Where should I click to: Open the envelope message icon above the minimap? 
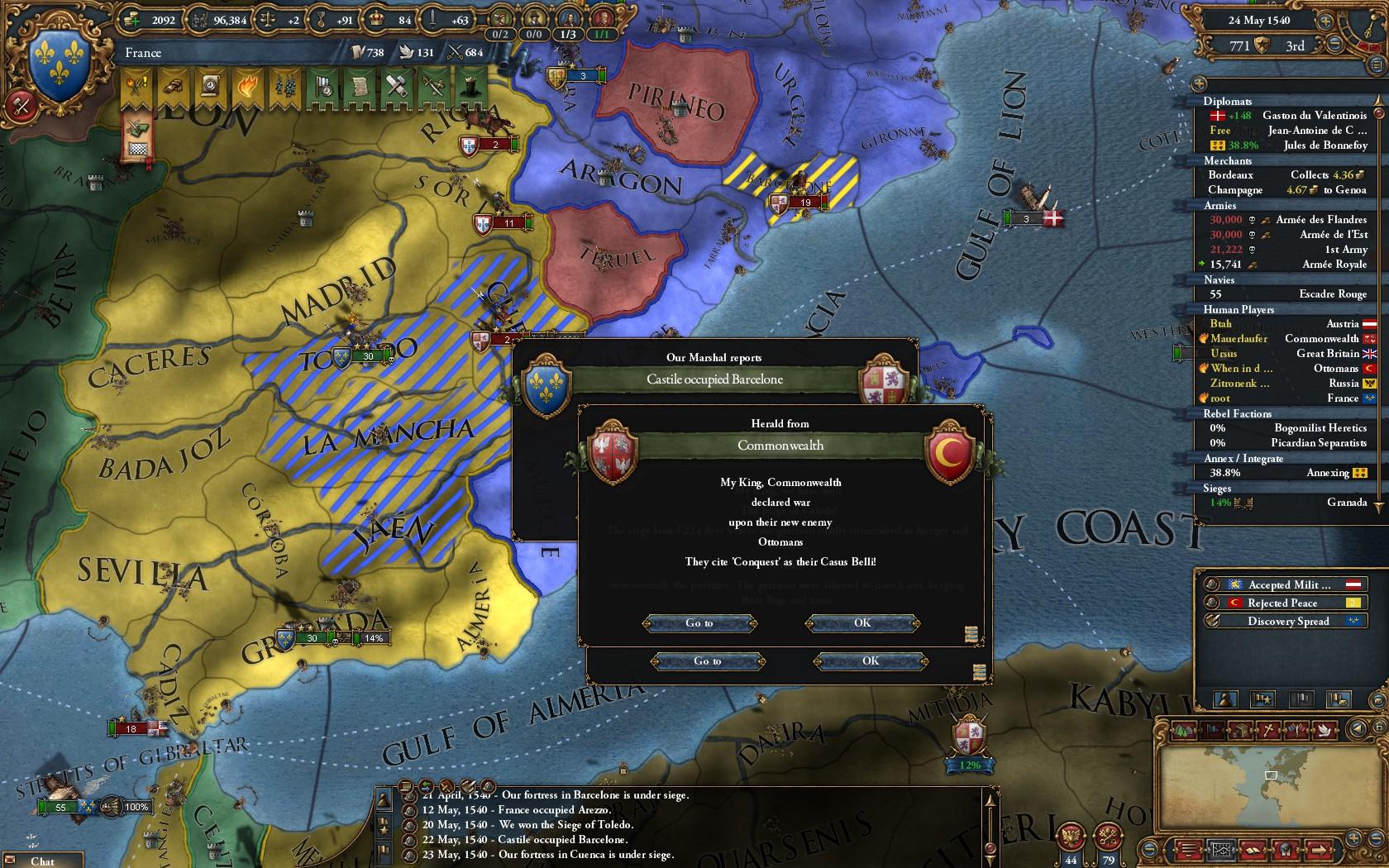pos(1377,702)
